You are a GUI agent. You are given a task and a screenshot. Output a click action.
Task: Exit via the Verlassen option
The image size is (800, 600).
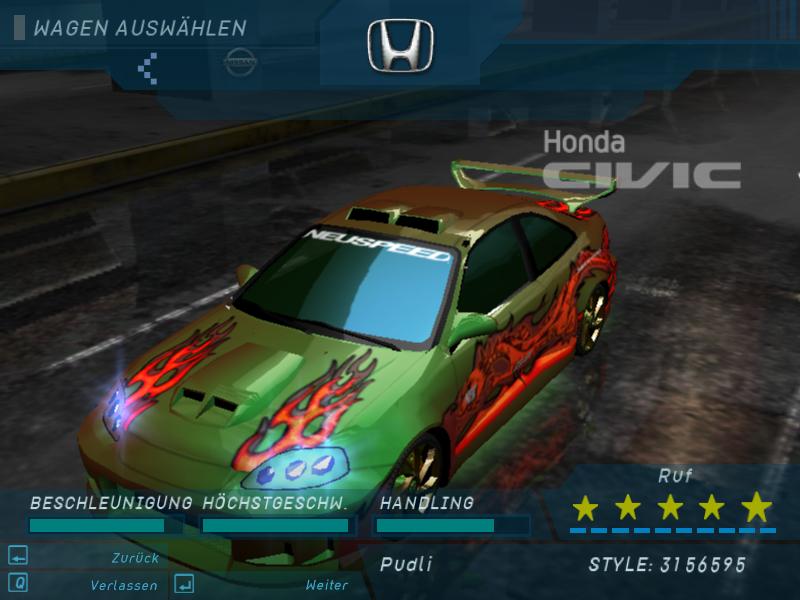click(x=122, y=585)
